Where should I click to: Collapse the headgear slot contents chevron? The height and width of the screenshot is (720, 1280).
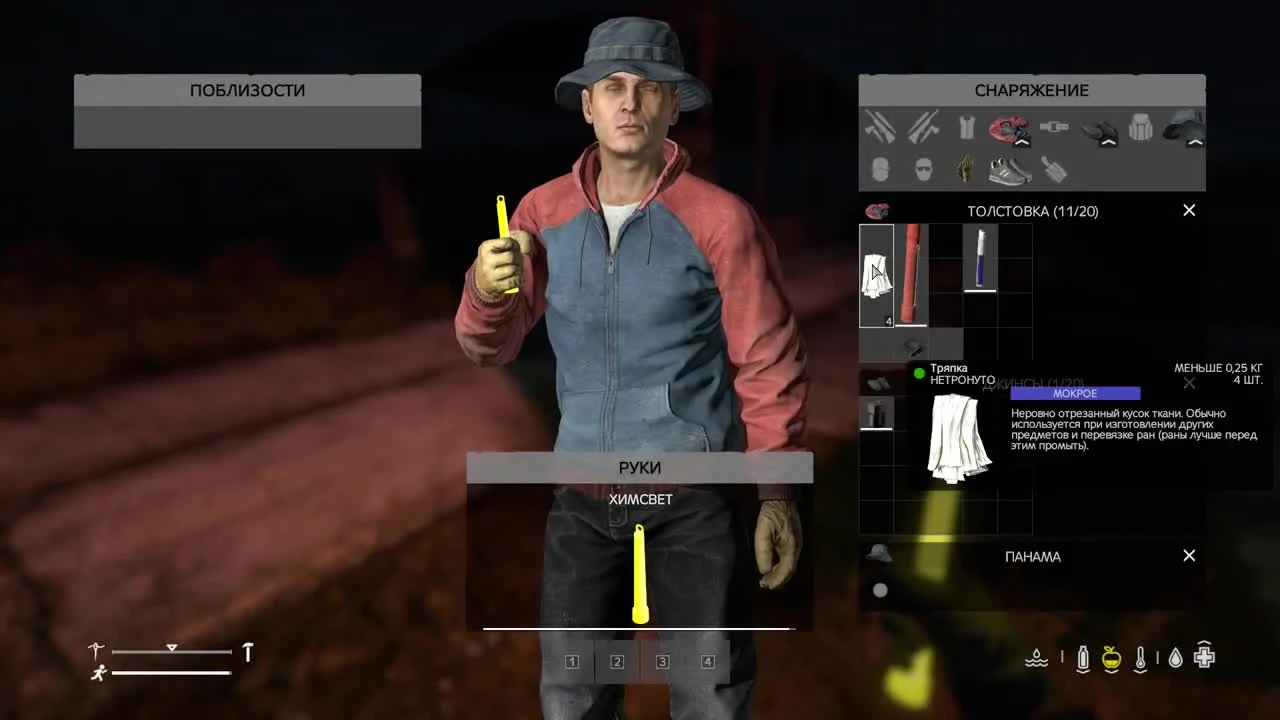point(1194,143)
